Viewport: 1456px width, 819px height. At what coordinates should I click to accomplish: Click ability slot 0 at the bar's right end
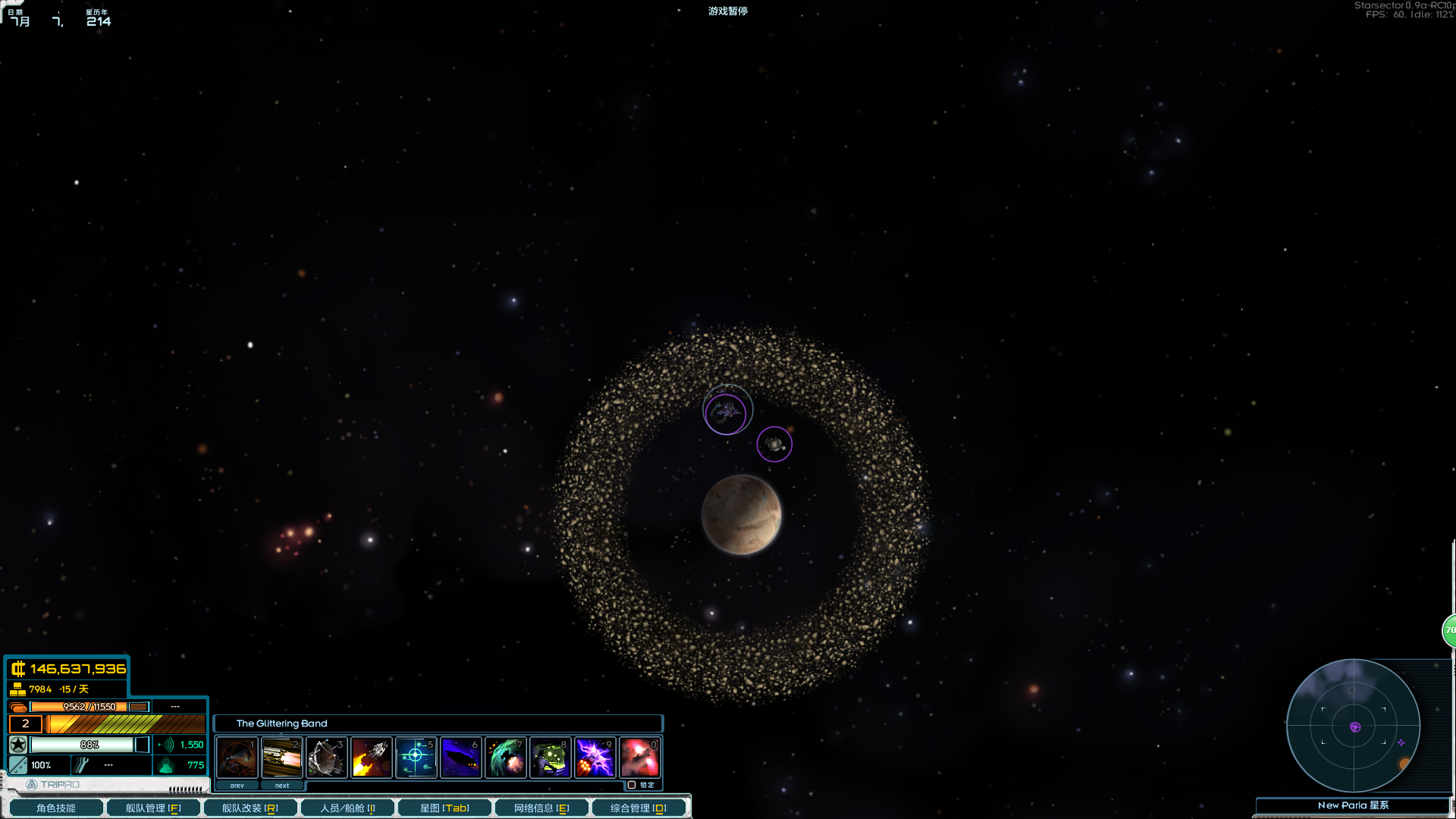coord(639,757)
